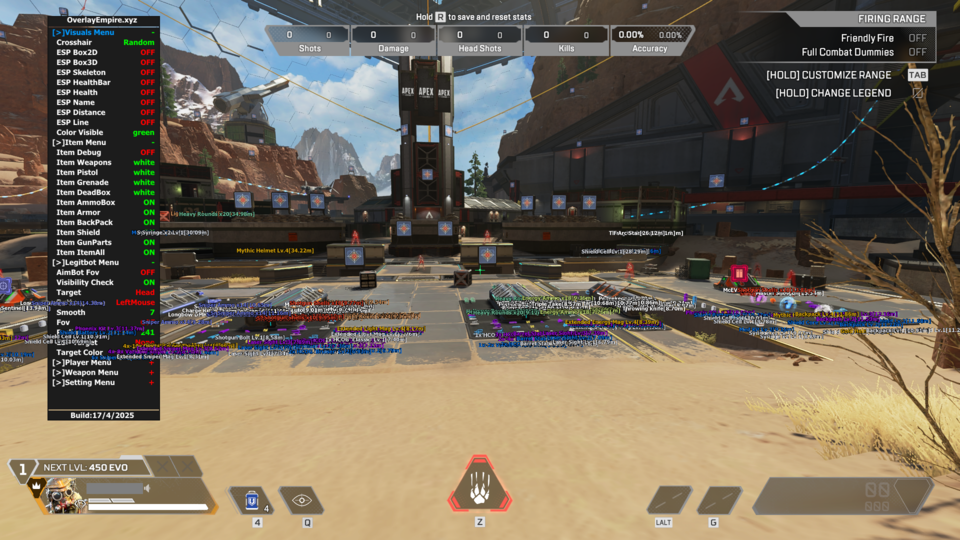This screenshot has height=540, width=960.
Task: Change the Crosshair Random setting
Action: point(138,43)
